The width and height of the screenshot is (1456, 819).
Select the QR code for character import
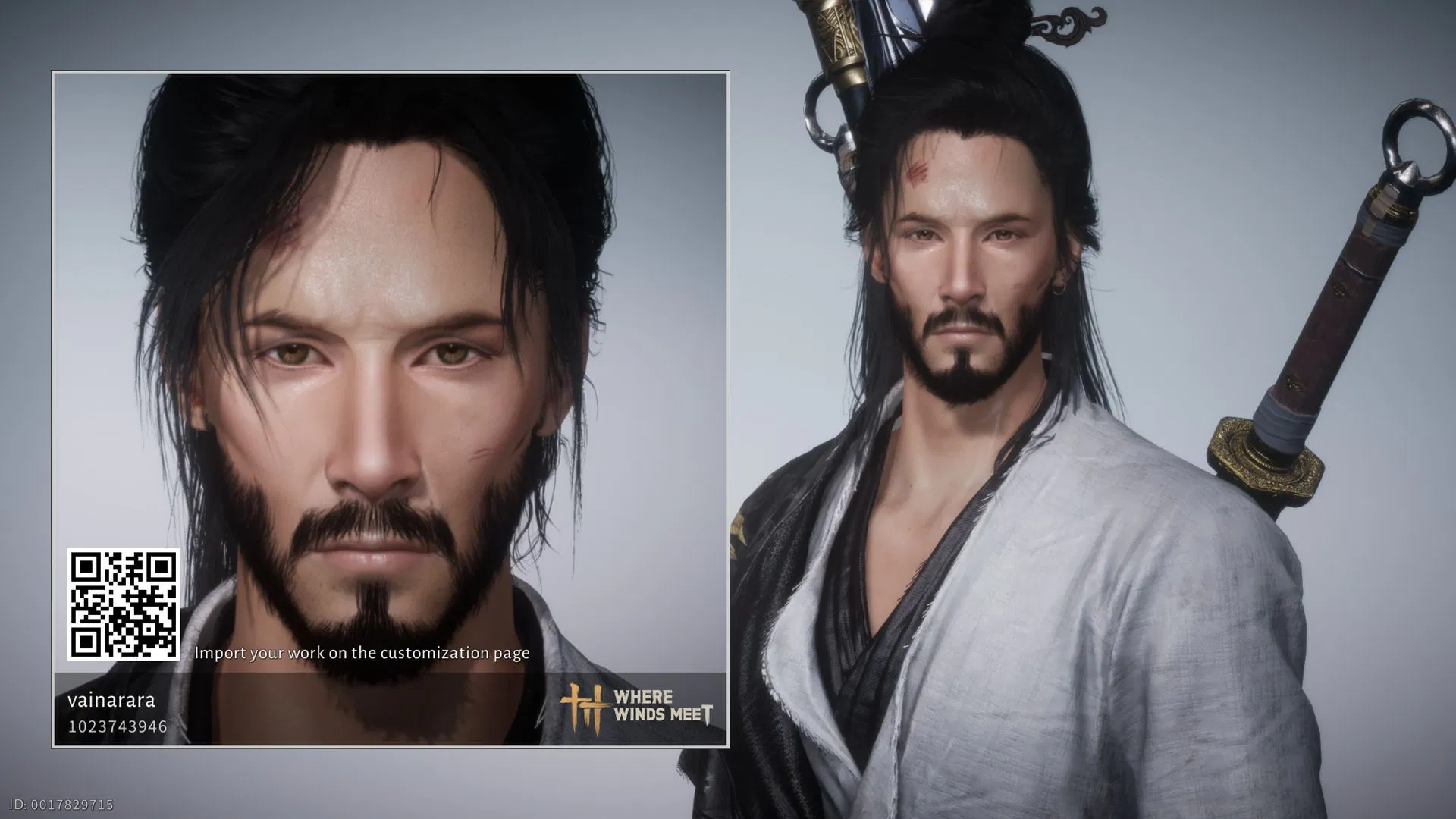click(124, 603)
